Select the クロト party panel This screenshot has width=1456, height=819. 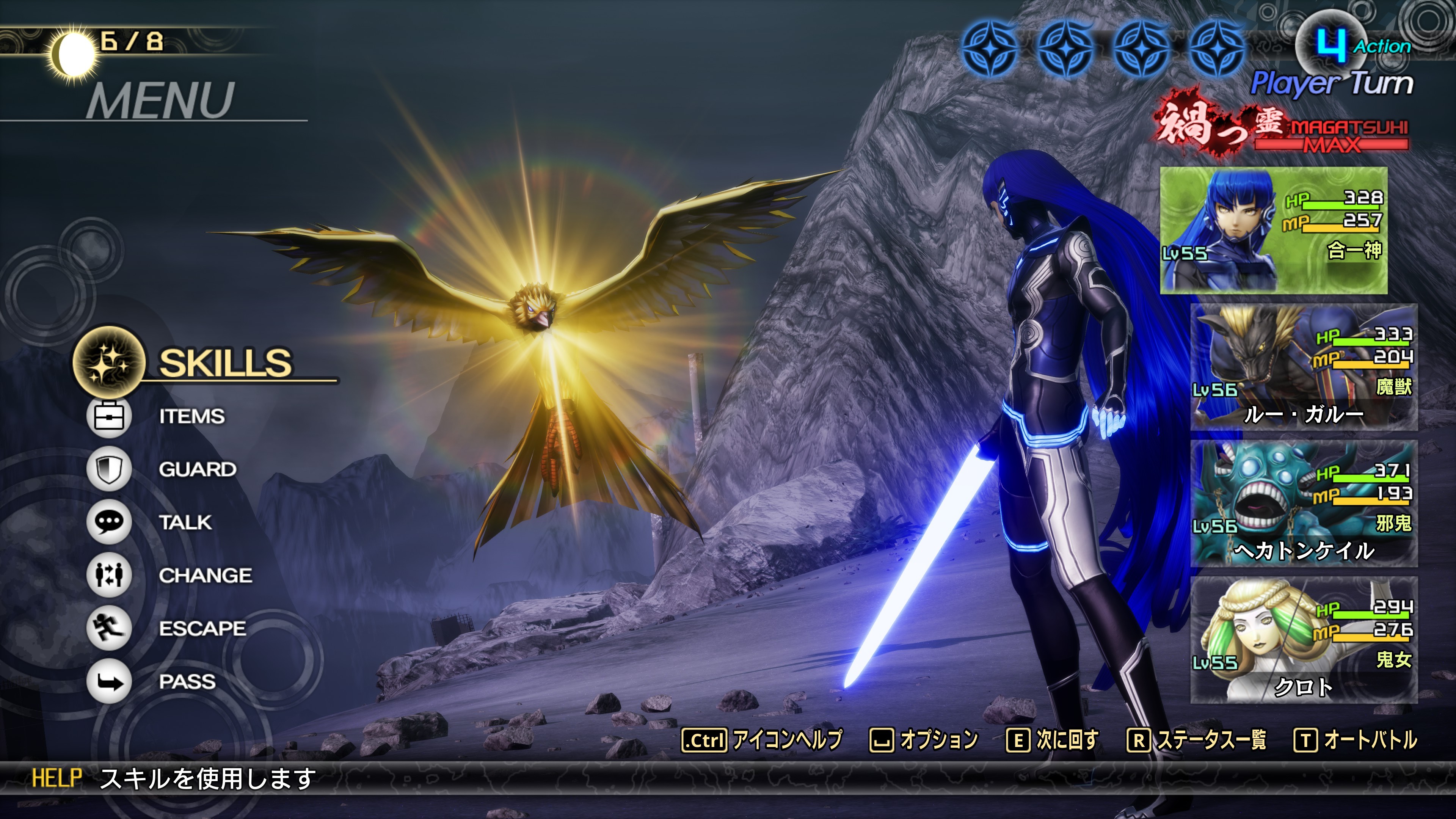click(x=1304, y=640)
